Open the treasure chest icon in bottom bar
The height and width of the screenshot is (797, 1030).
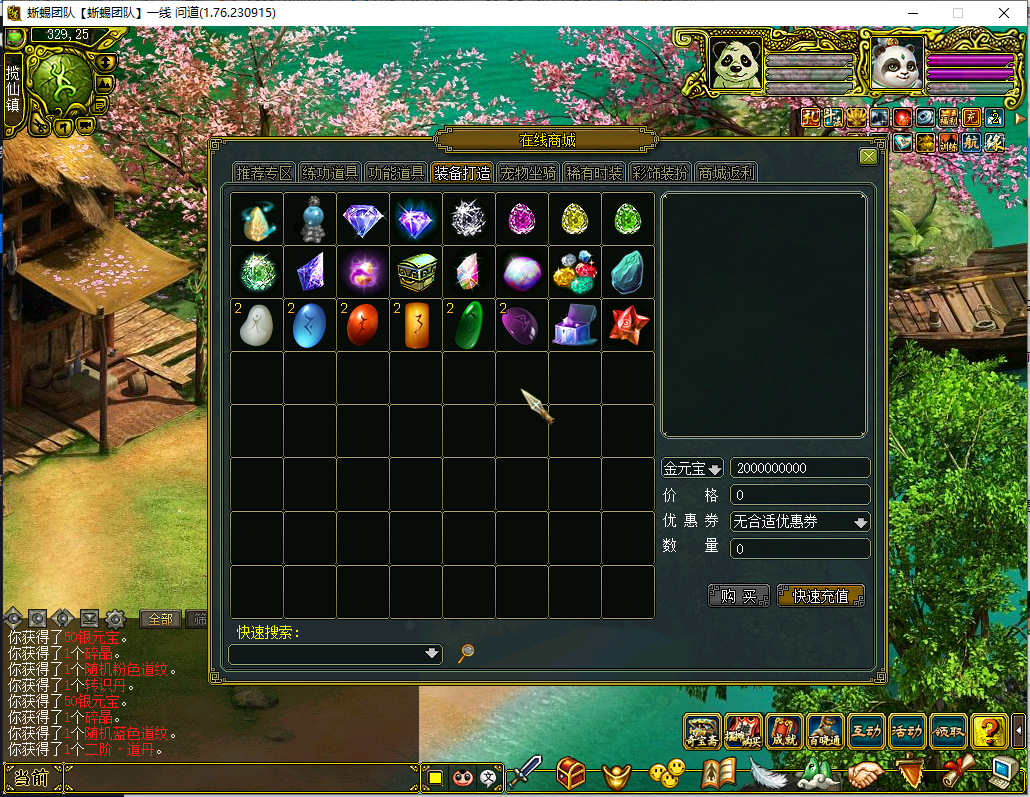tap(571, 773)
